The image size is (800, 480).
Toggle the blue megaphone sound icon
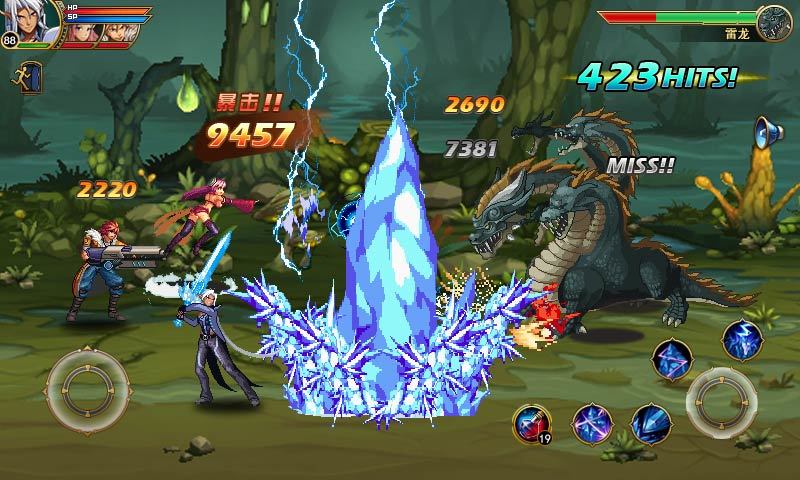click(x=767, y=133)
